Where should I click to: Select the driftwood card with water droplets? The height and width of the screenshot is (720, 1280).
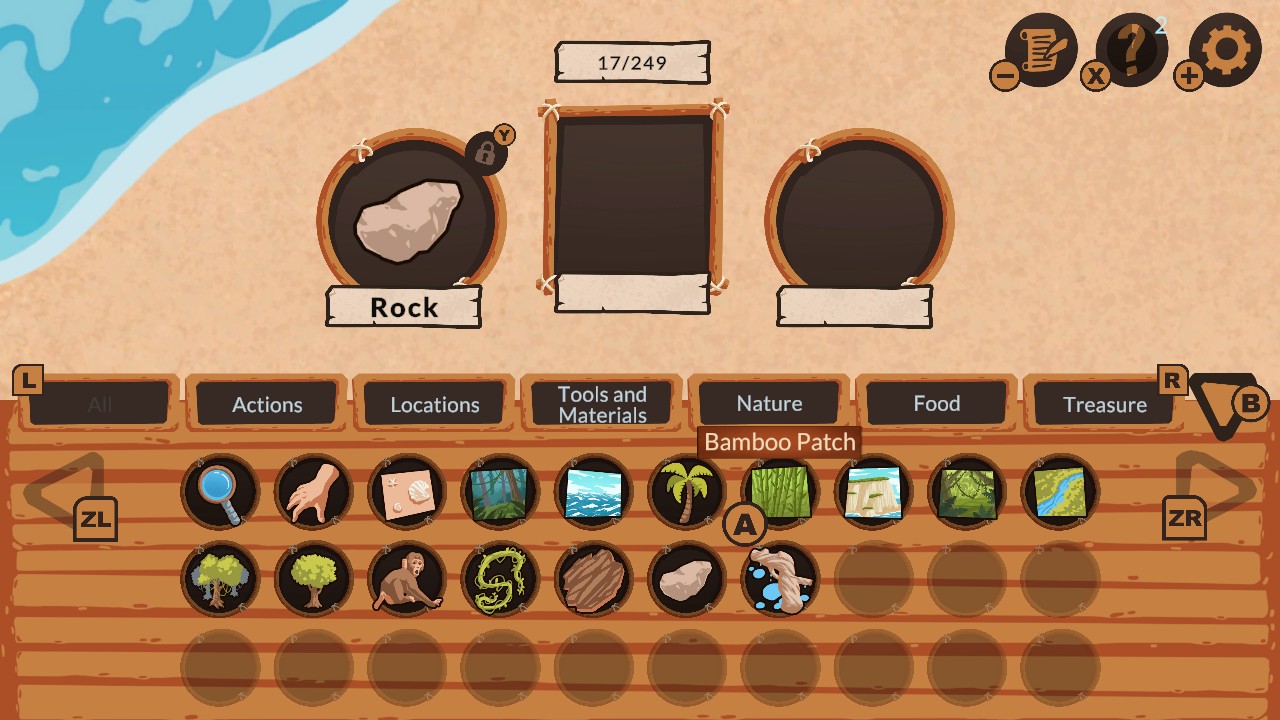[x=779, y=578]
